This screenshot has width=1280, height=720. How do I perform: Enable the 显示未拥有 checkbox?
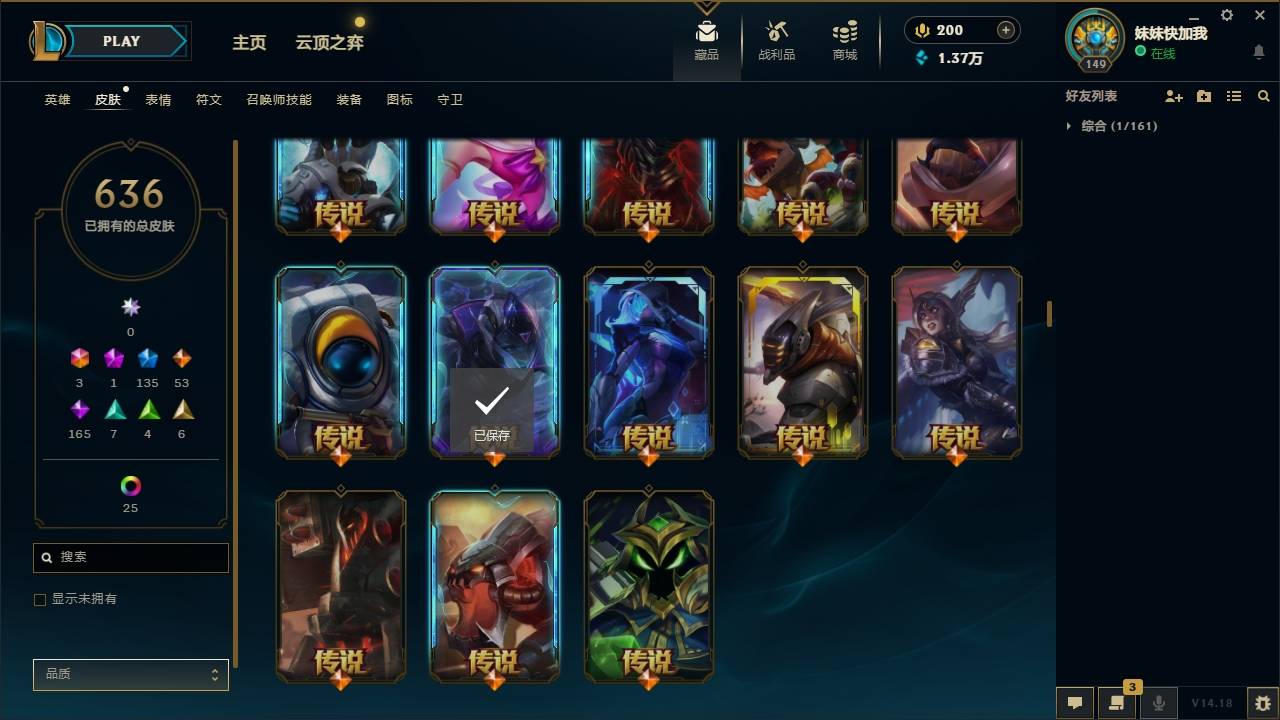coord(40,598)
